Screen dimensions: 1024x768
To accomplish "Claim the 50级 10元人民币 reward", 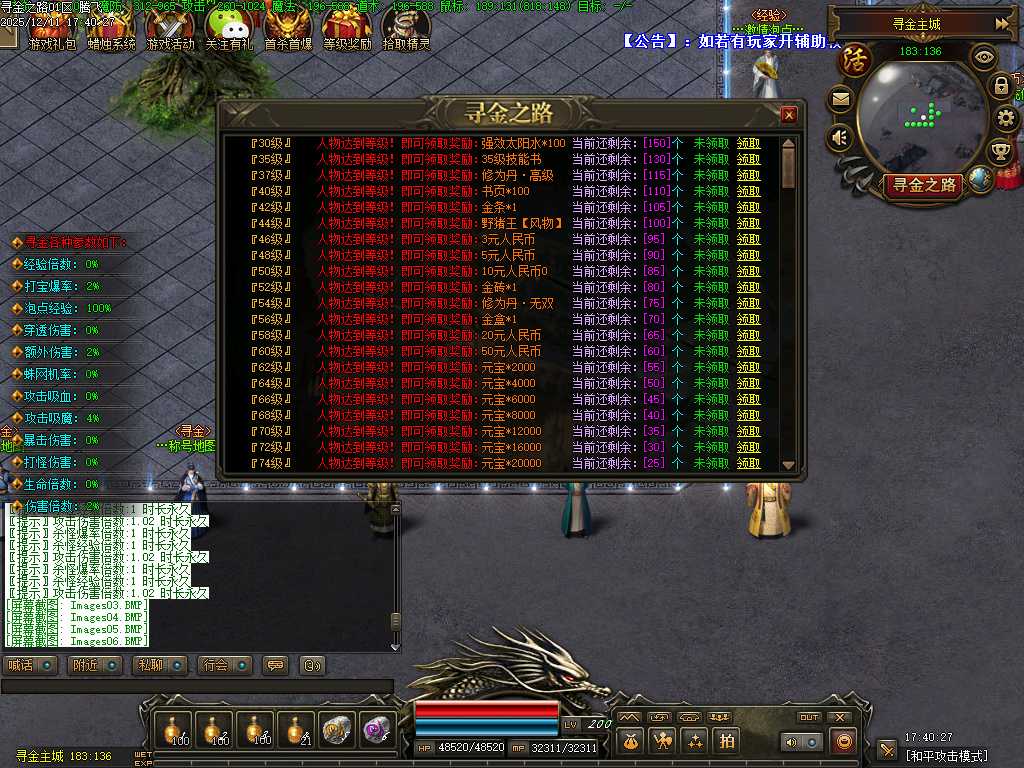I will pos(748,271).
